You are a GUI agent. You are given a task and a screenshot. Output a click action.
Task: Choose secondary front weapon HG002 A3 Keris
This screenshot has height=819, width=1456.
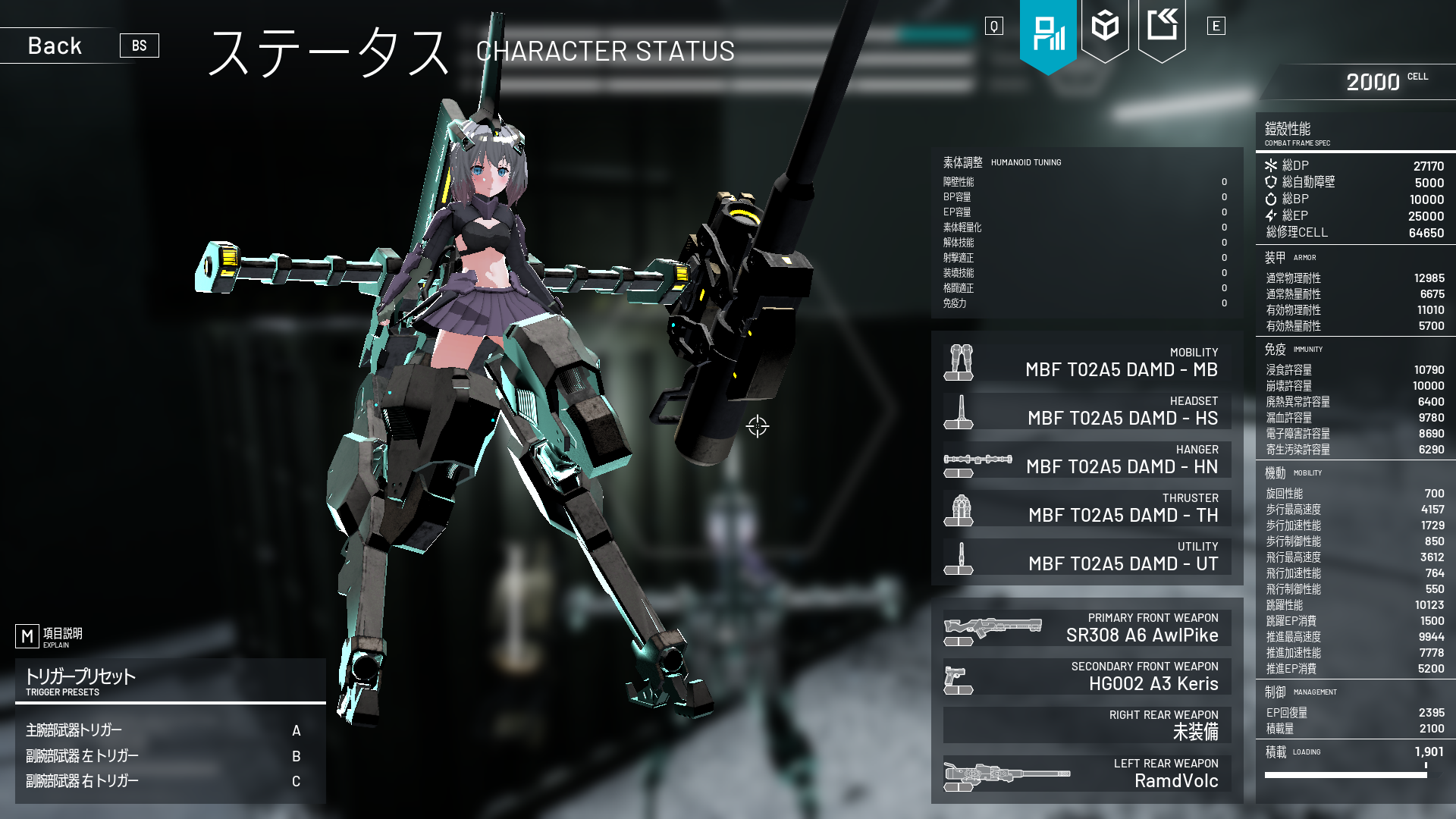(1087, 676)
